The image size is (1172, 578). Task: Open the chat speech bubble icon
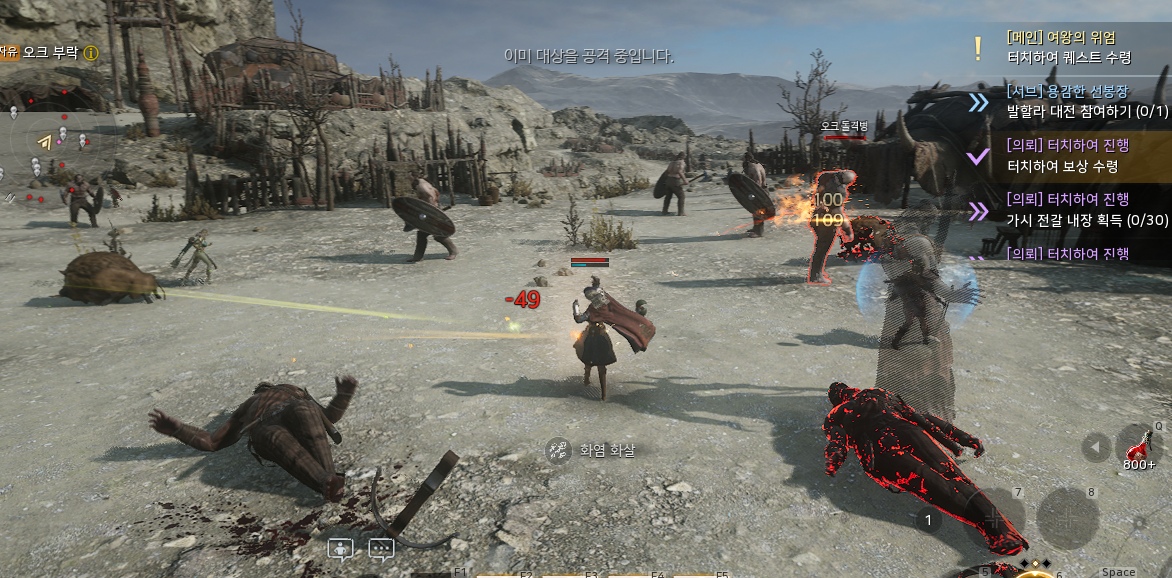tap(381, 549)
